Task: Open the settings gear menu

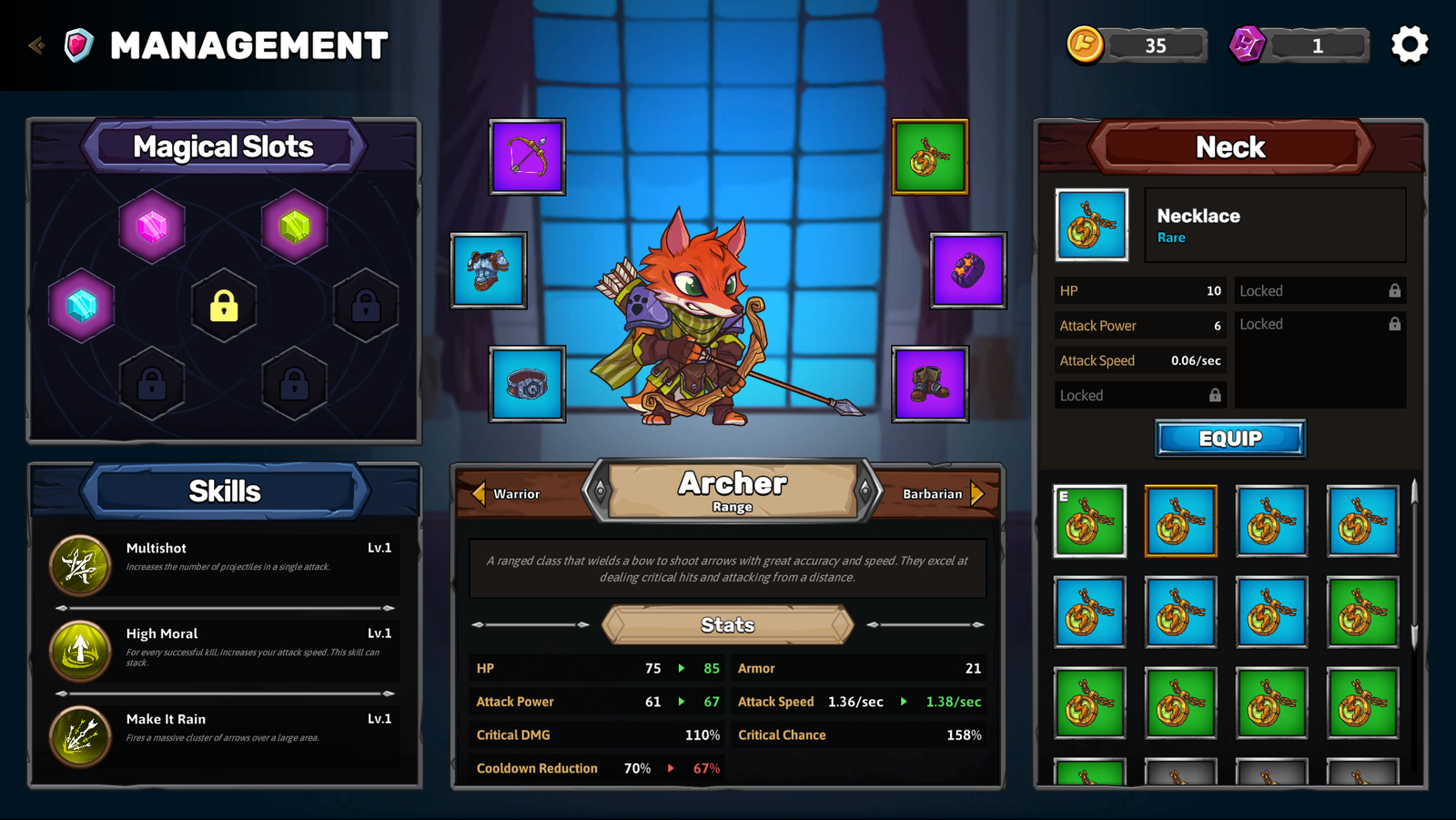Action: click(1410, 45)
